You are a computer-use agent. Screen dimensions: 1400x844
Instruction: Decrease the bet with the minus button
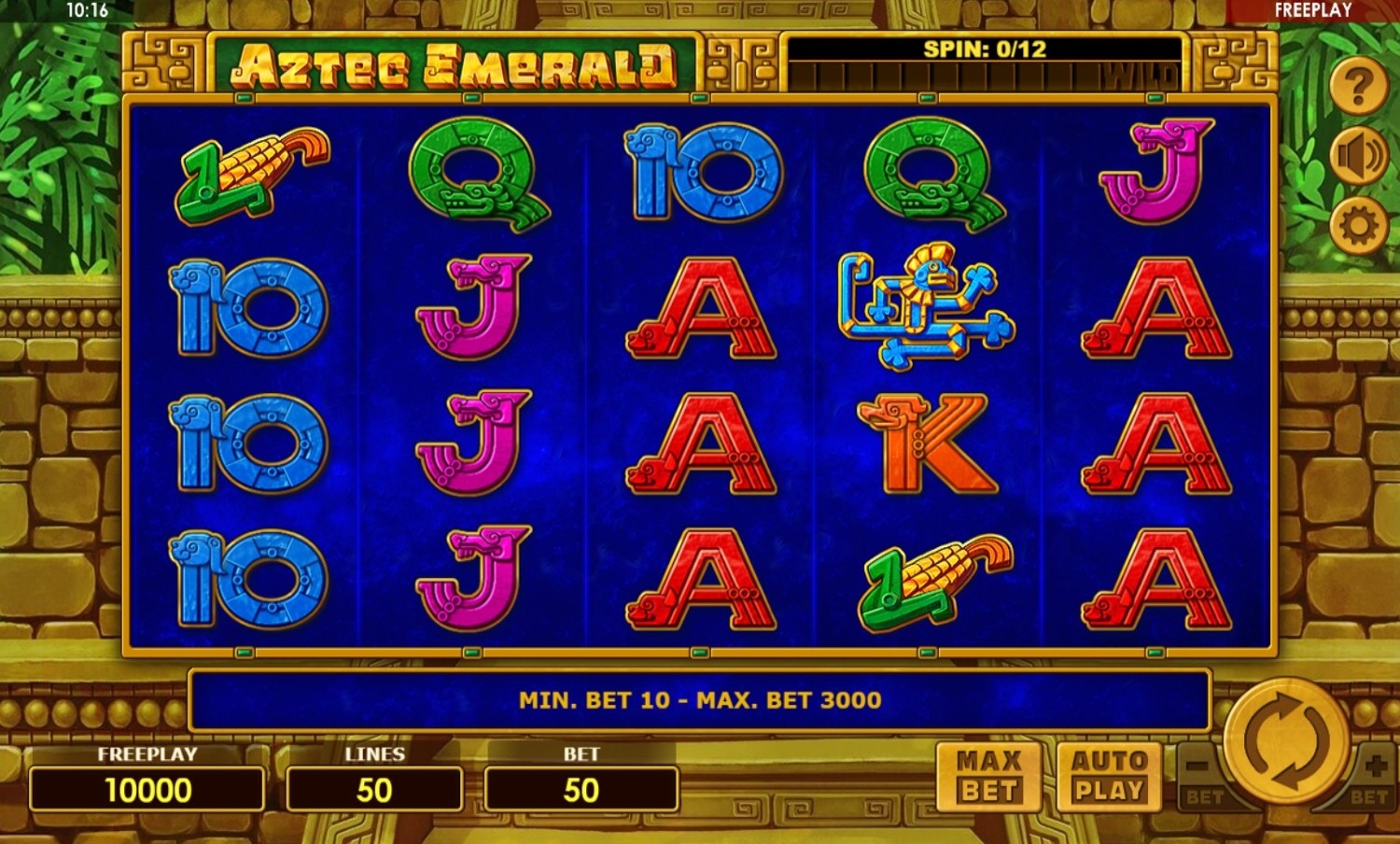coord(1200,771)
